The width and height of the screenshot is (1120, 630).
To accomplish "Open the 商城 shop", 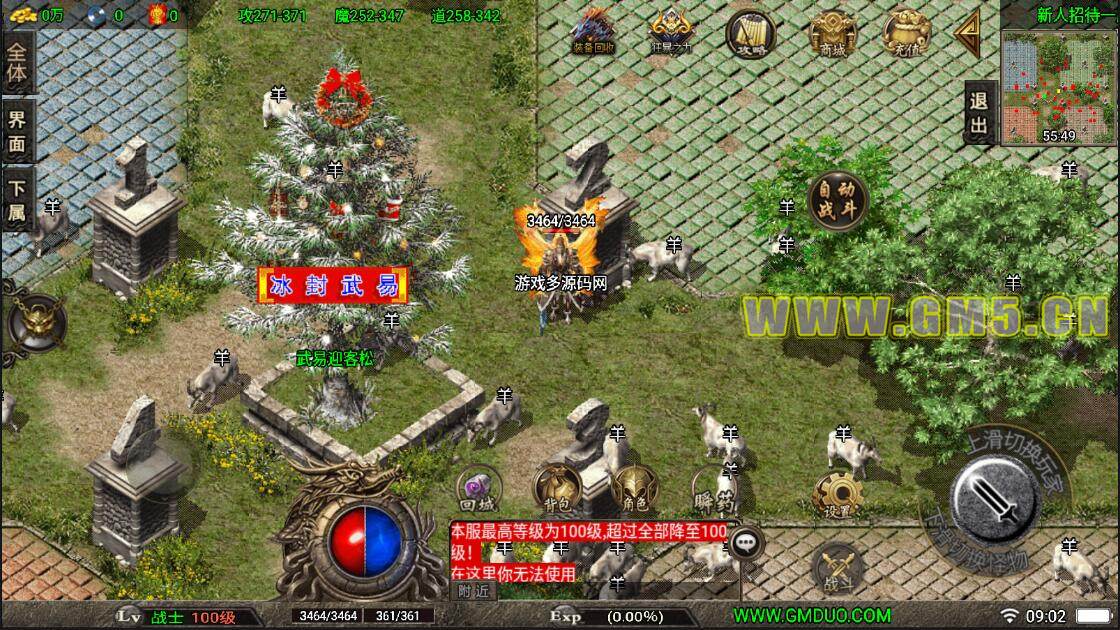I will 832,33.
